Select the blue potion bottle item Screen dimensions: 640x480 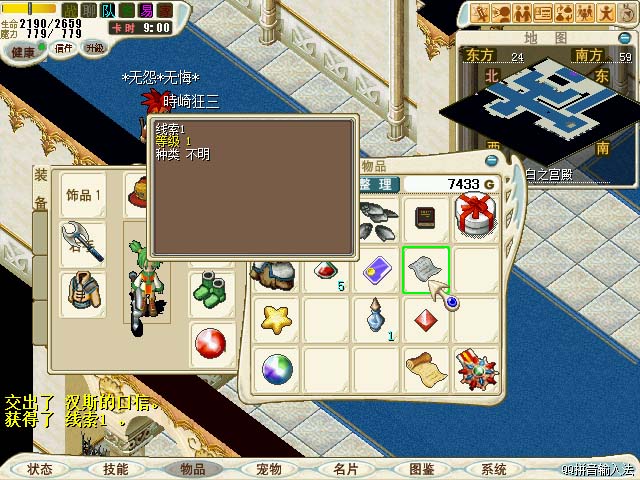pos(376,318)
